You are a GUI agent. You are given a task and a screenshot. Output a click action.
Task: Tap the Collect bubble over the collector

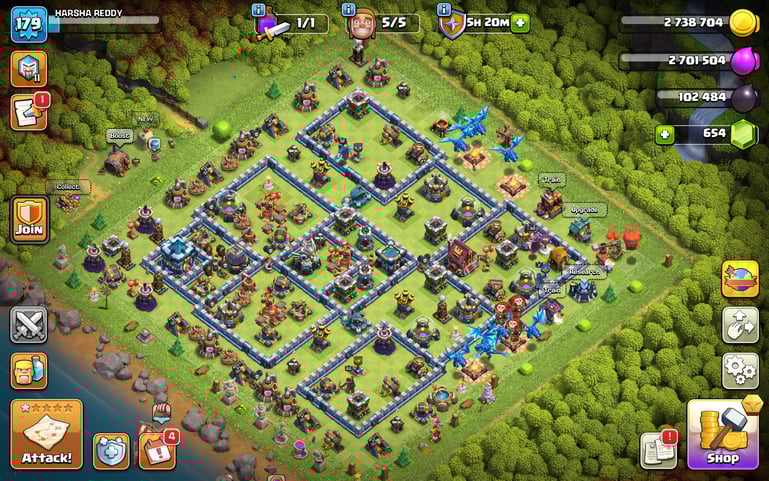(68, 186)
